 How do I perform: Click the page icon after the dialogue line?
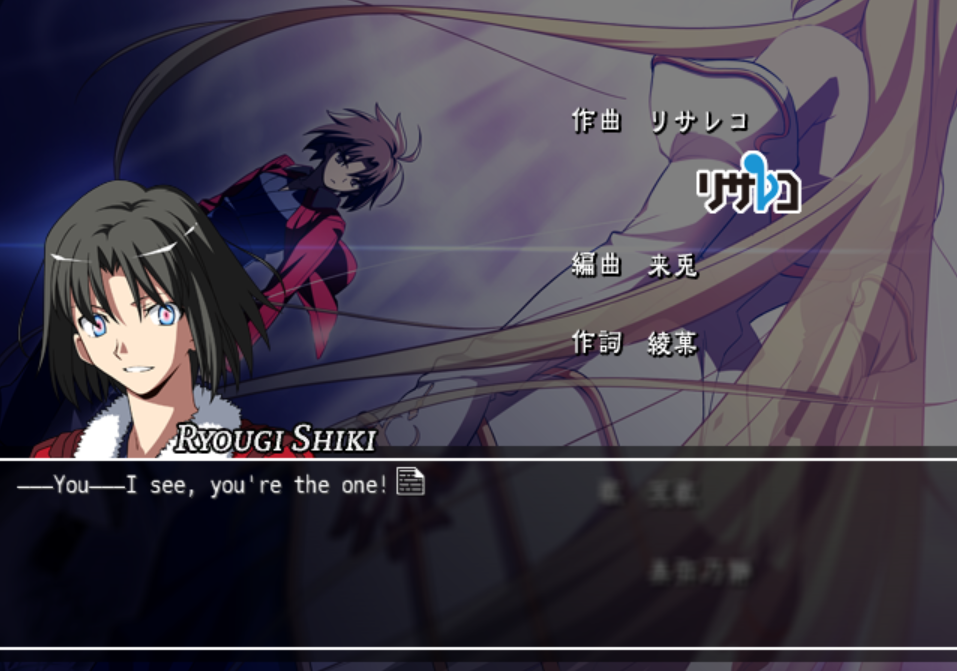tap(410, 481)
